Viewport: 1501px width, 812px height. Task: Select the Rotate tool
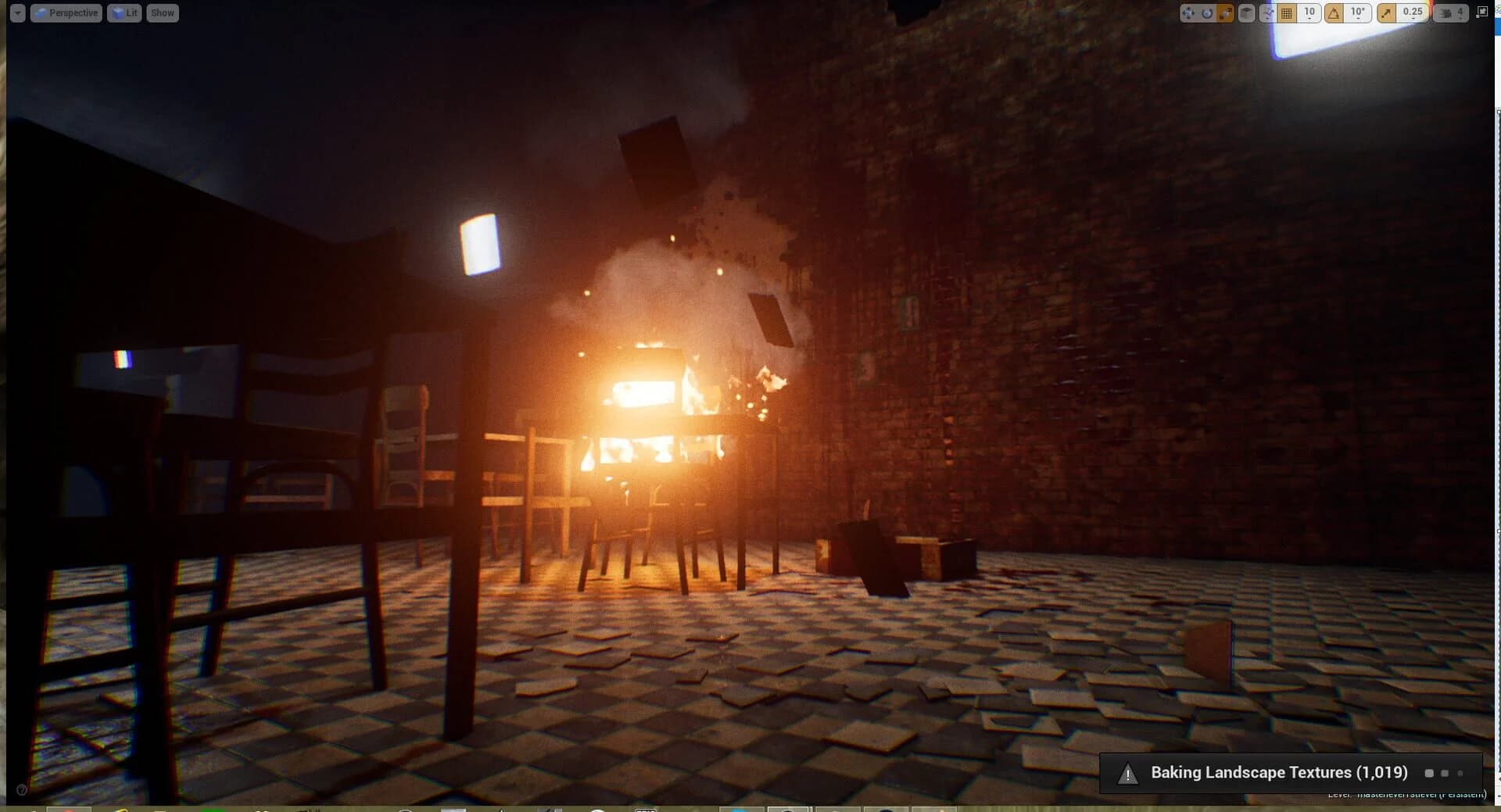click(x=1206, y=12)
